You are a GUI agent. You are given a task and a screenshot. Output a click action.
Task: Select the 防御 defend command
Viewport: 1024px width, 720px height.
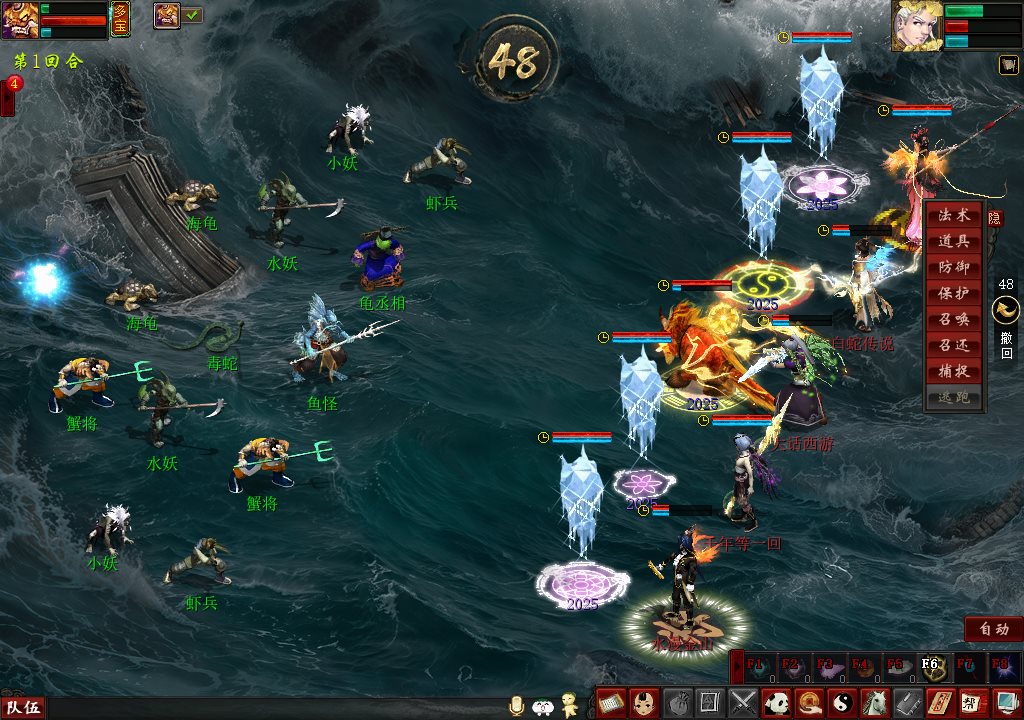(x=953, y=268)
